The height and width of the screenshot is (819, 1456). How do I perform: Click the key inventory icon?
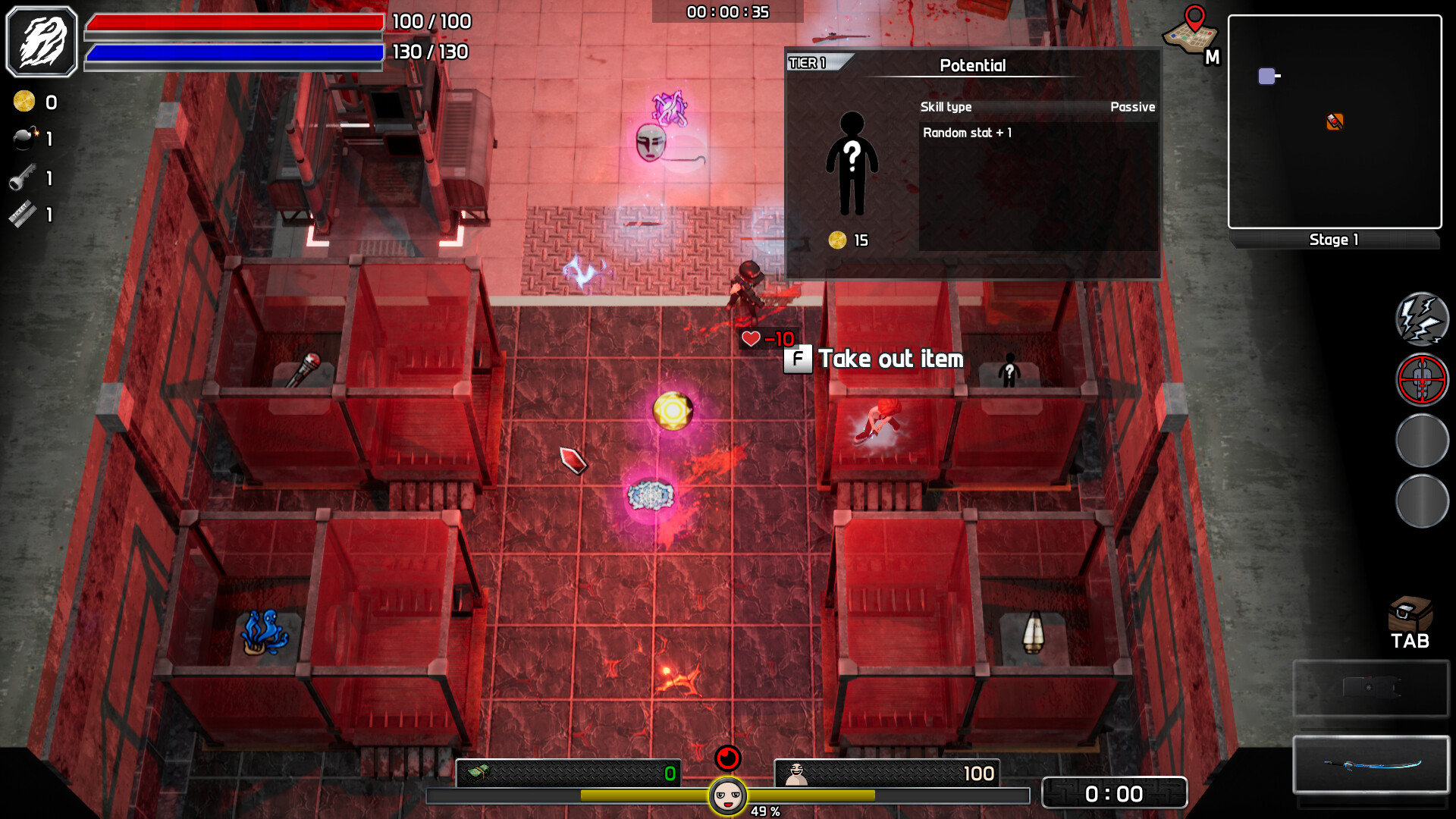[24, 178]
